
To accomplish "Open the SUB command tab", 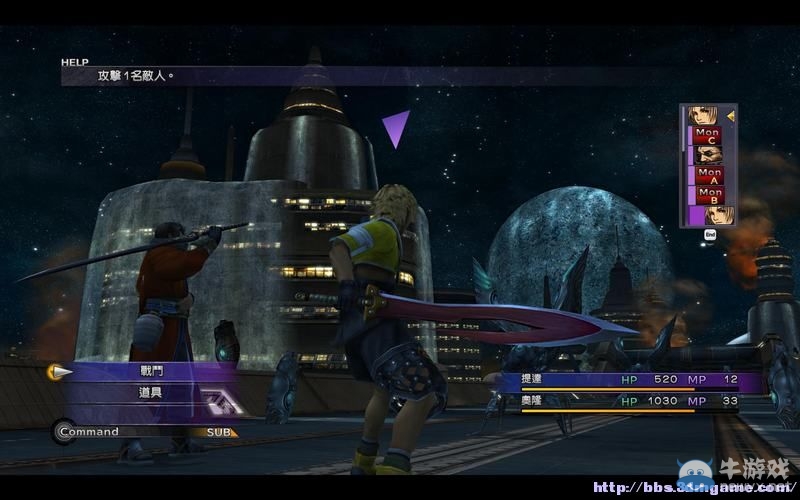I will [221, 432].
